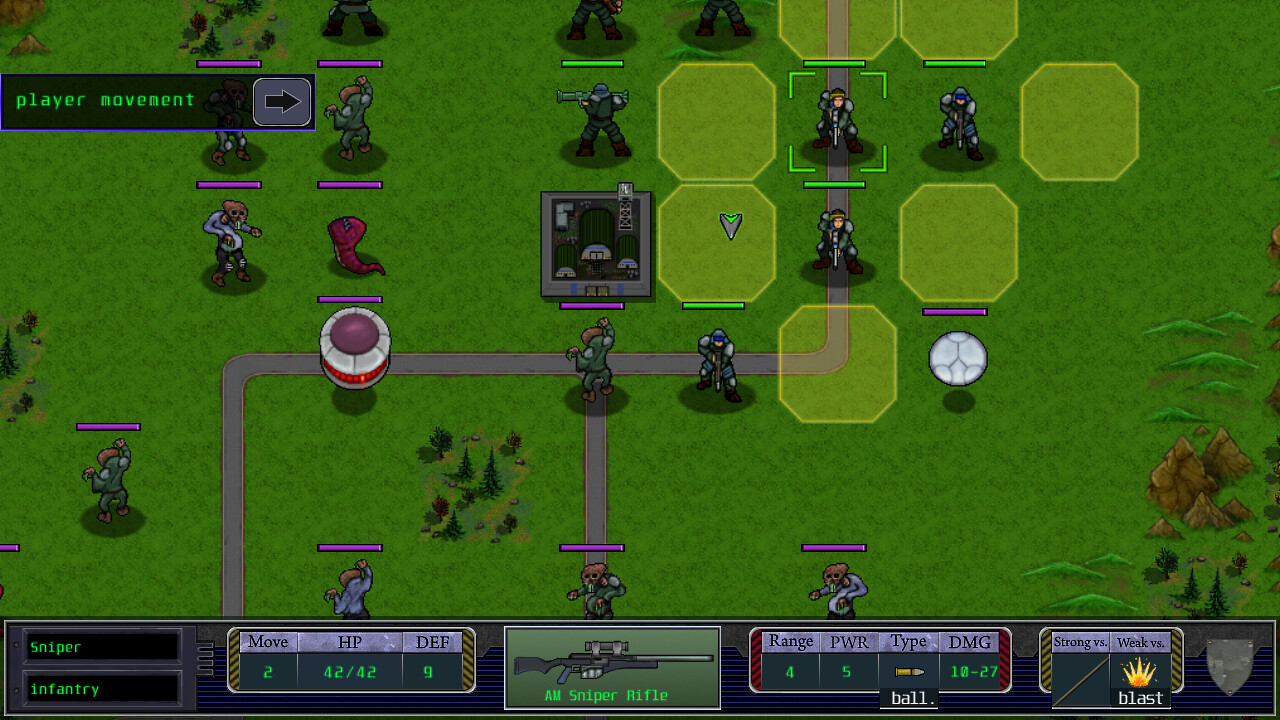Click the pink UFO pod on the road
This screenshot has height=720, width=1280.
point(356,350)
